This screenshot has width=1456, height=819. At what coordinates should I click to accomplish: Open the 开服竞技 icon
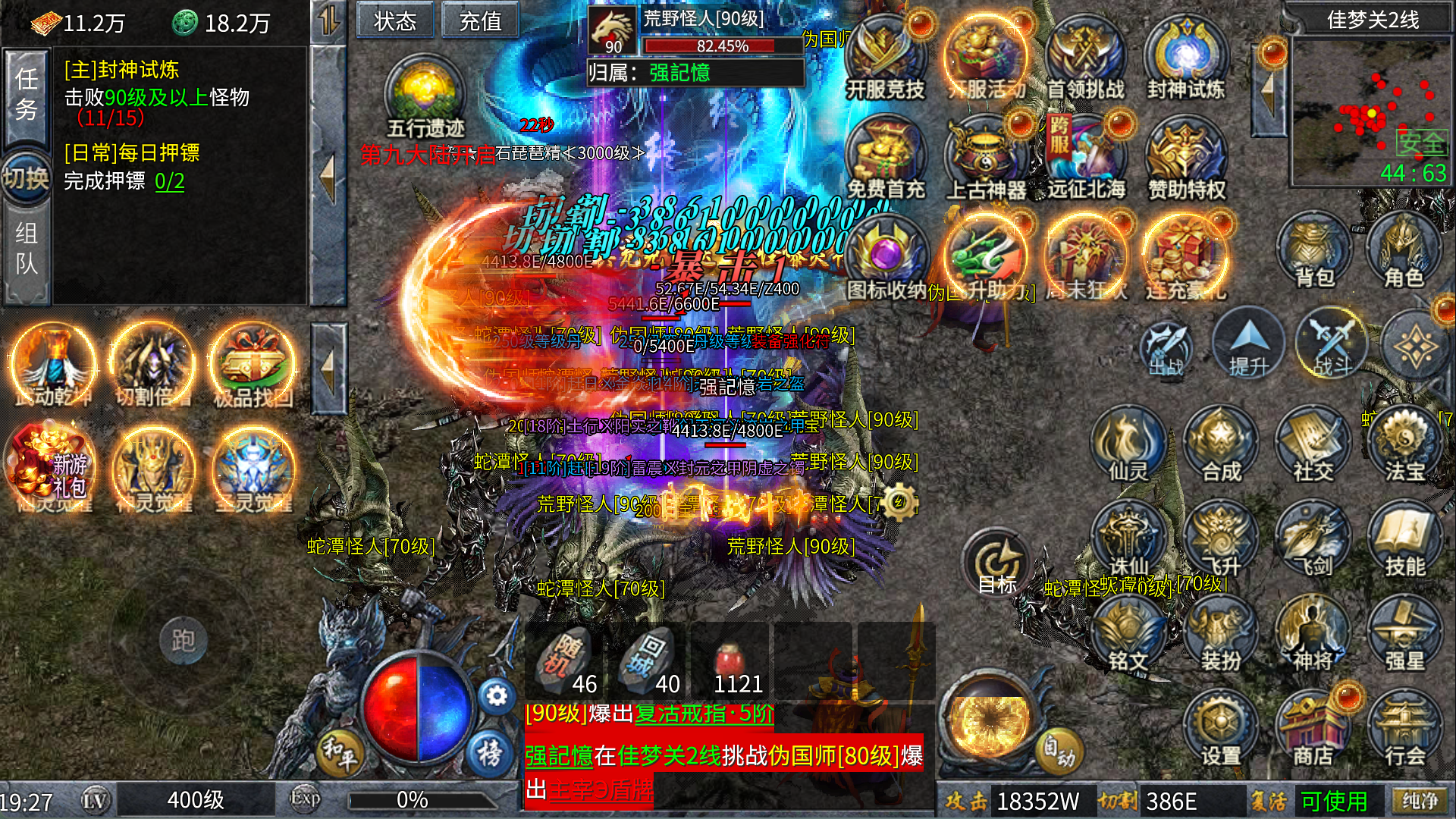click(885, 59)
